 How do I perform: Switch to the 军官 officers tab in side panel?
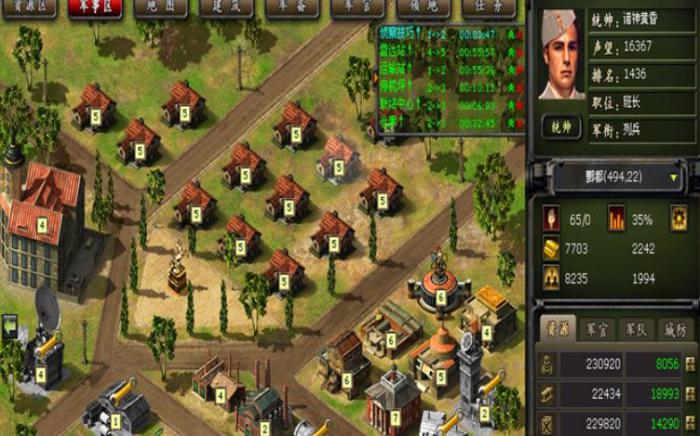coord(599,328)
